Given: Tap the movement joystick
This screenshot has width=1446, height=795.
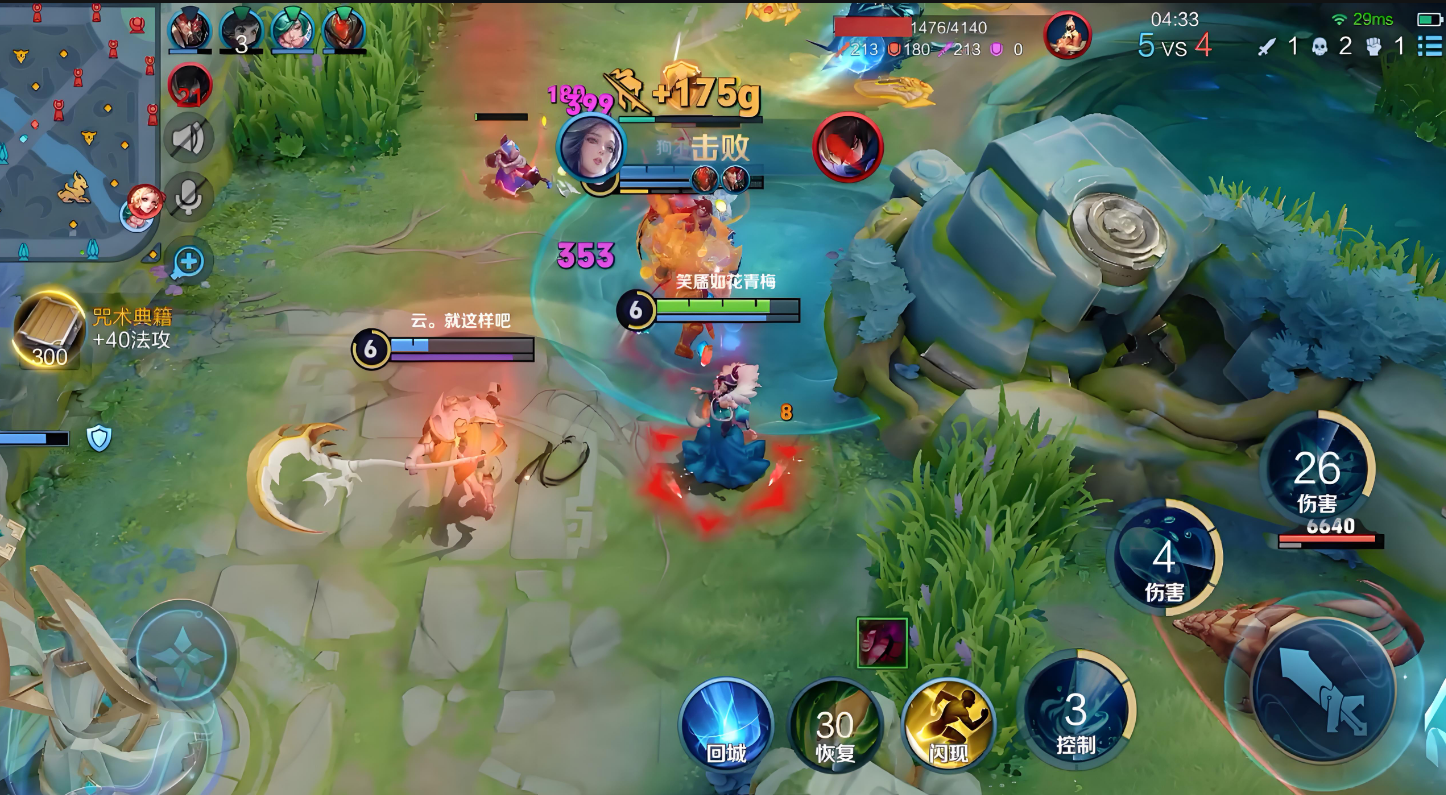Looking at the screenshot, I should click(x=182, y=654).
